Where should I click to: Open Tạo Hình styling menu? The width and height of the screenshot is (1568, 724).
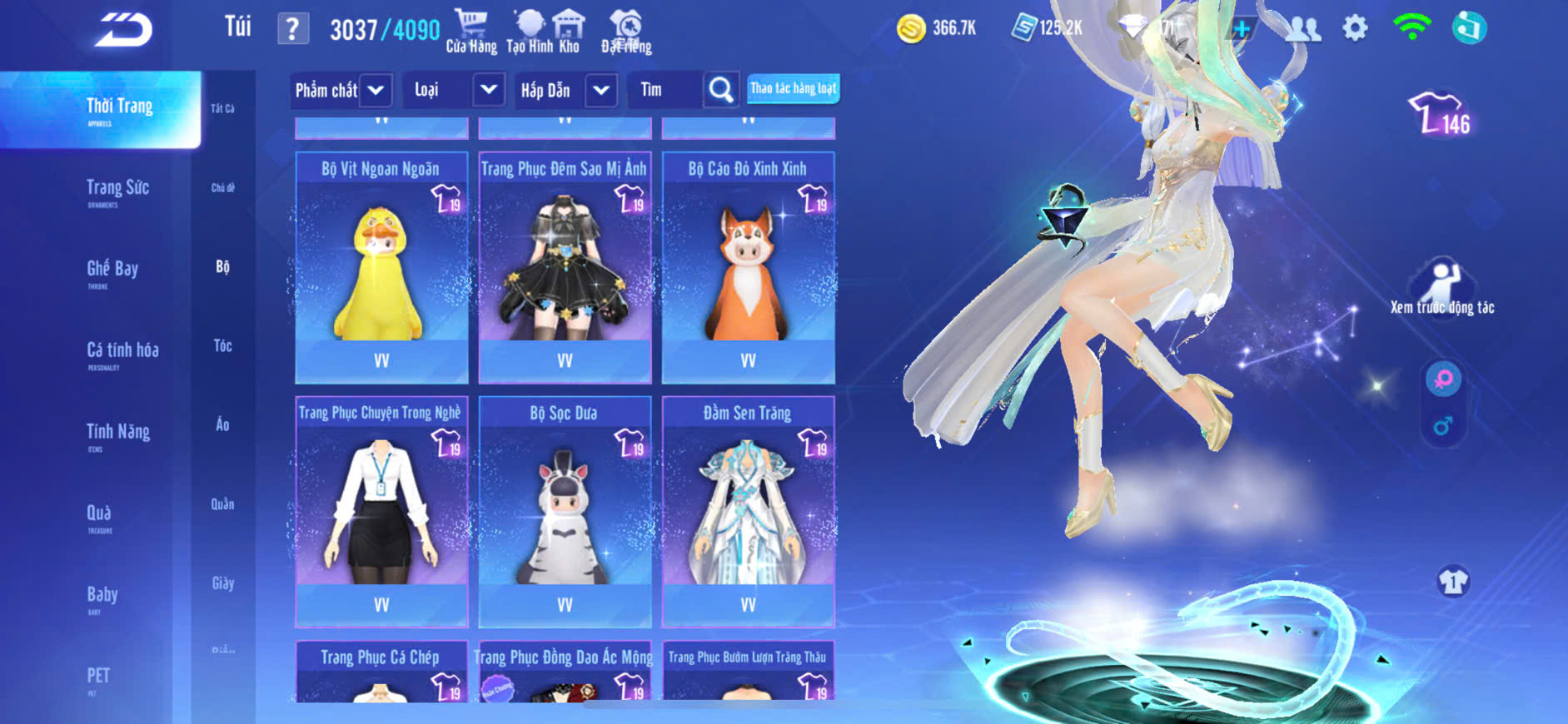[x=529, y=32]
